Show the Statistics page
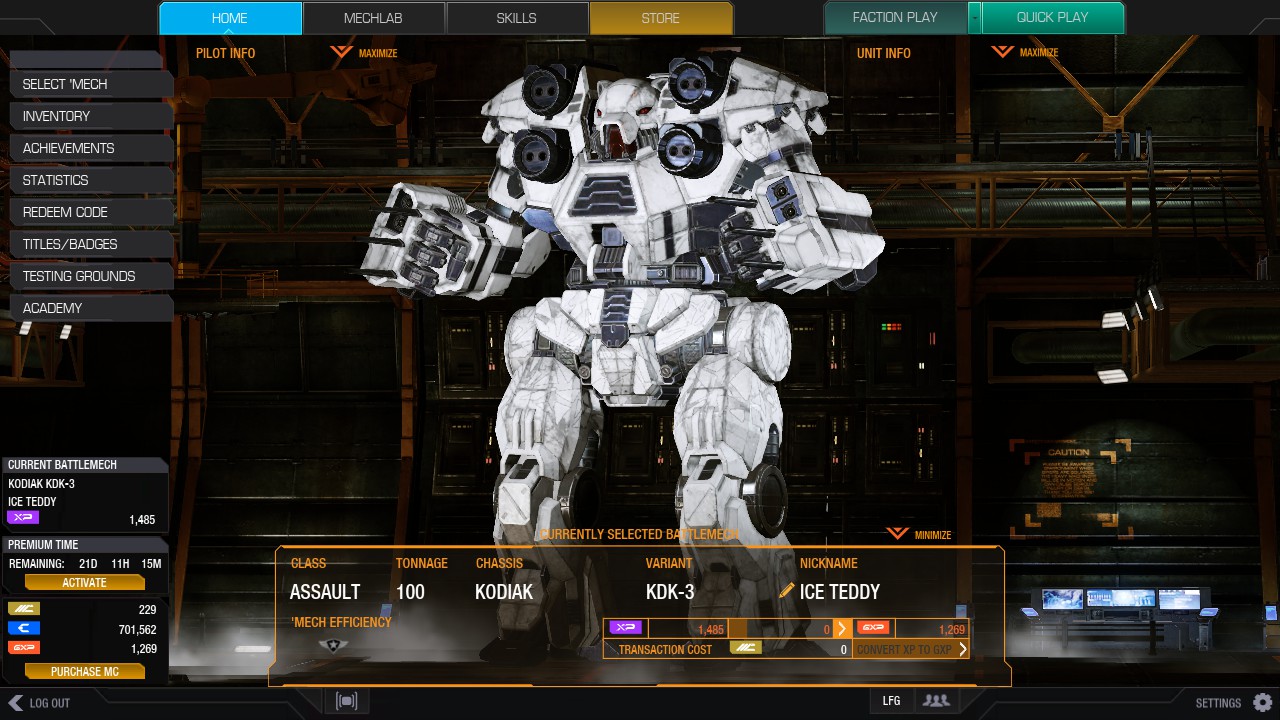Viewport: 1280px width, 720px height. pos(90,180)
